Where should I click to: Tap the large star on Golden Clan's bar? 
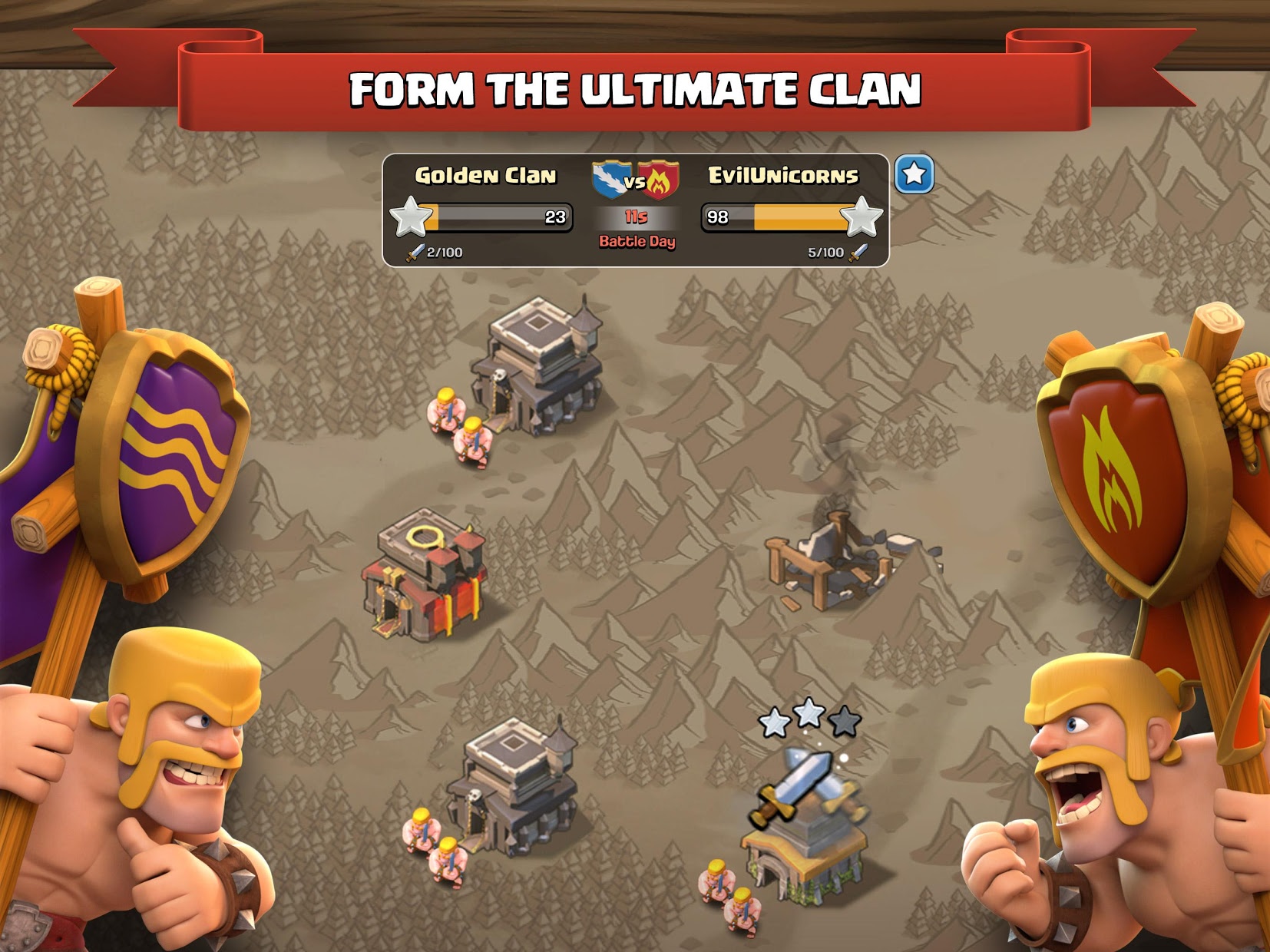[412, 217]
